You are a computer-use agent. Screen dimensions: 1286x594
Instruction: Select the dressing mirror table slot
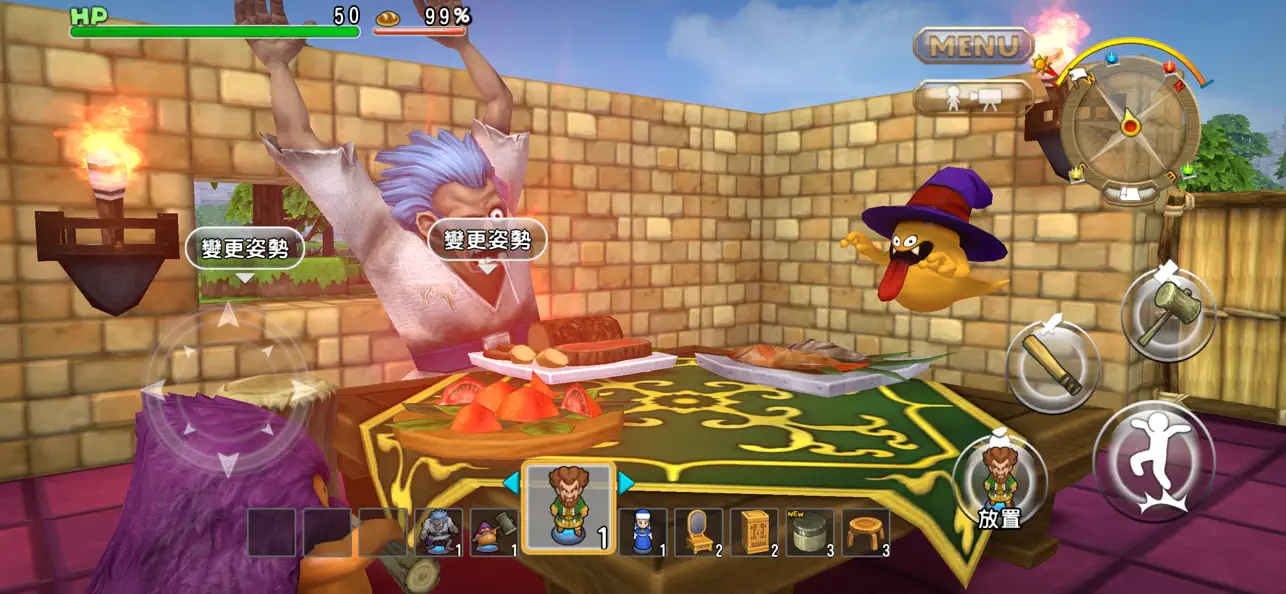(698, 532)
